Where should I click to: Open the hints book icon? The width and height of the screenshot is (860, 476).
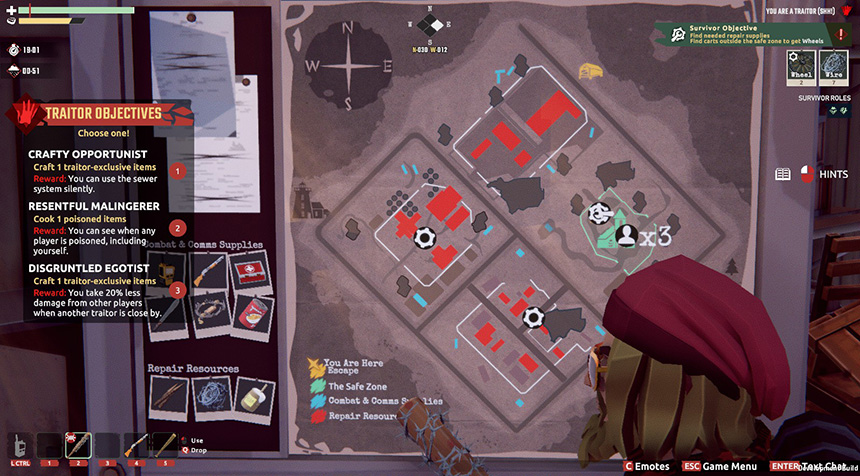point(783,174)
